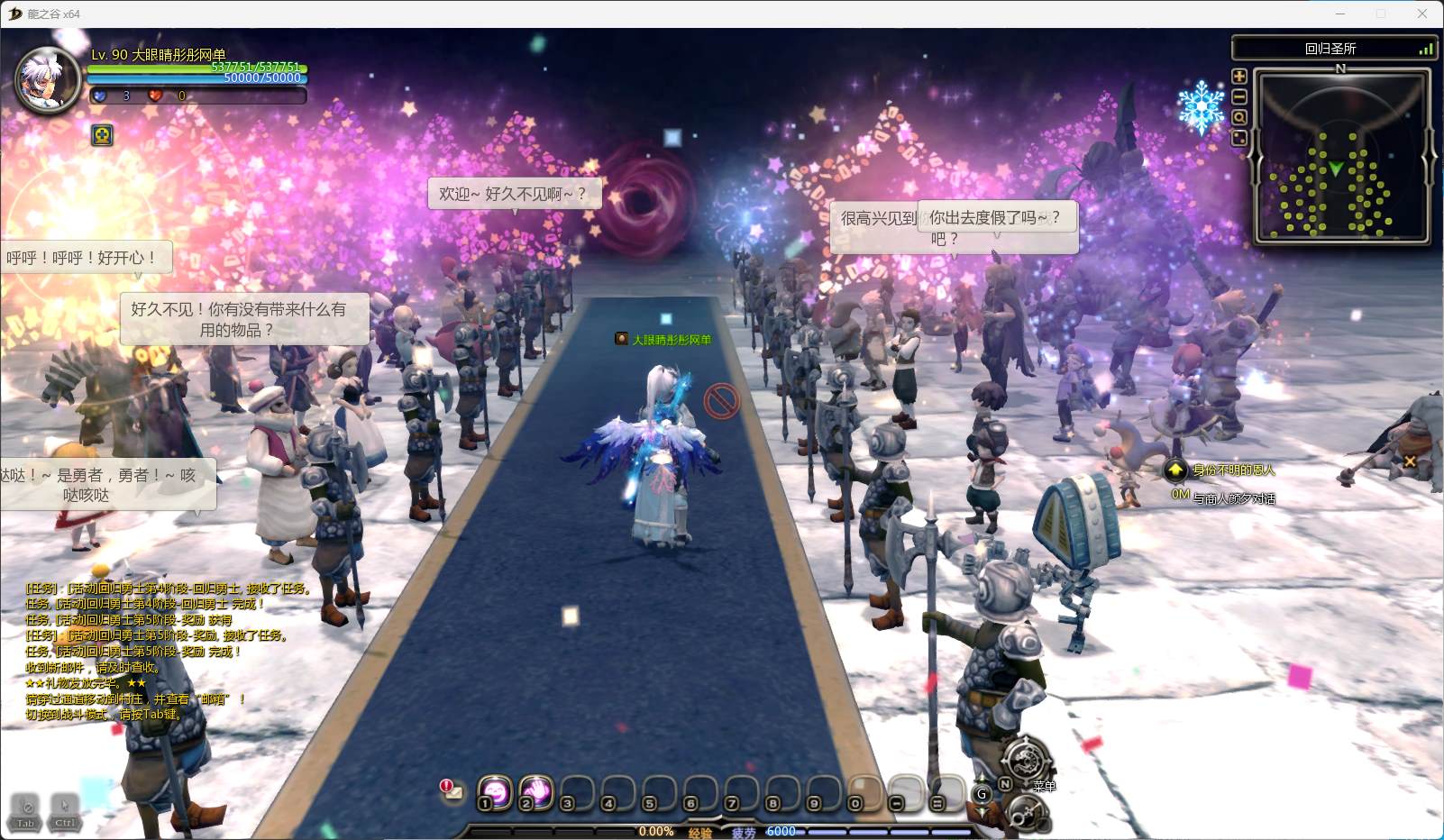
Task: Click the player character portrait
Action: click(50, 79)
